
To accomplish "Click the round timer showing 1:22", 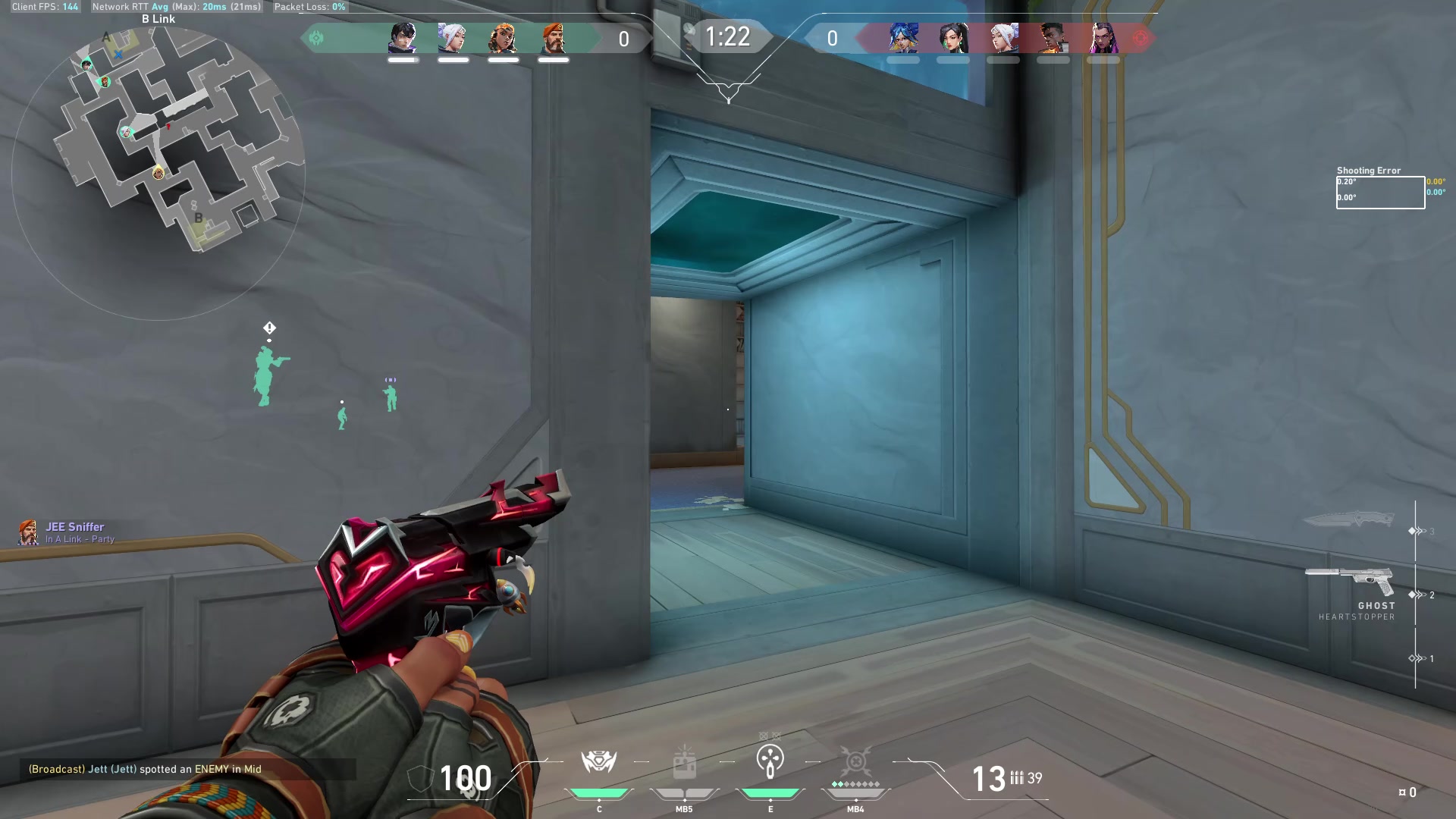I will [x=729, y=37].
